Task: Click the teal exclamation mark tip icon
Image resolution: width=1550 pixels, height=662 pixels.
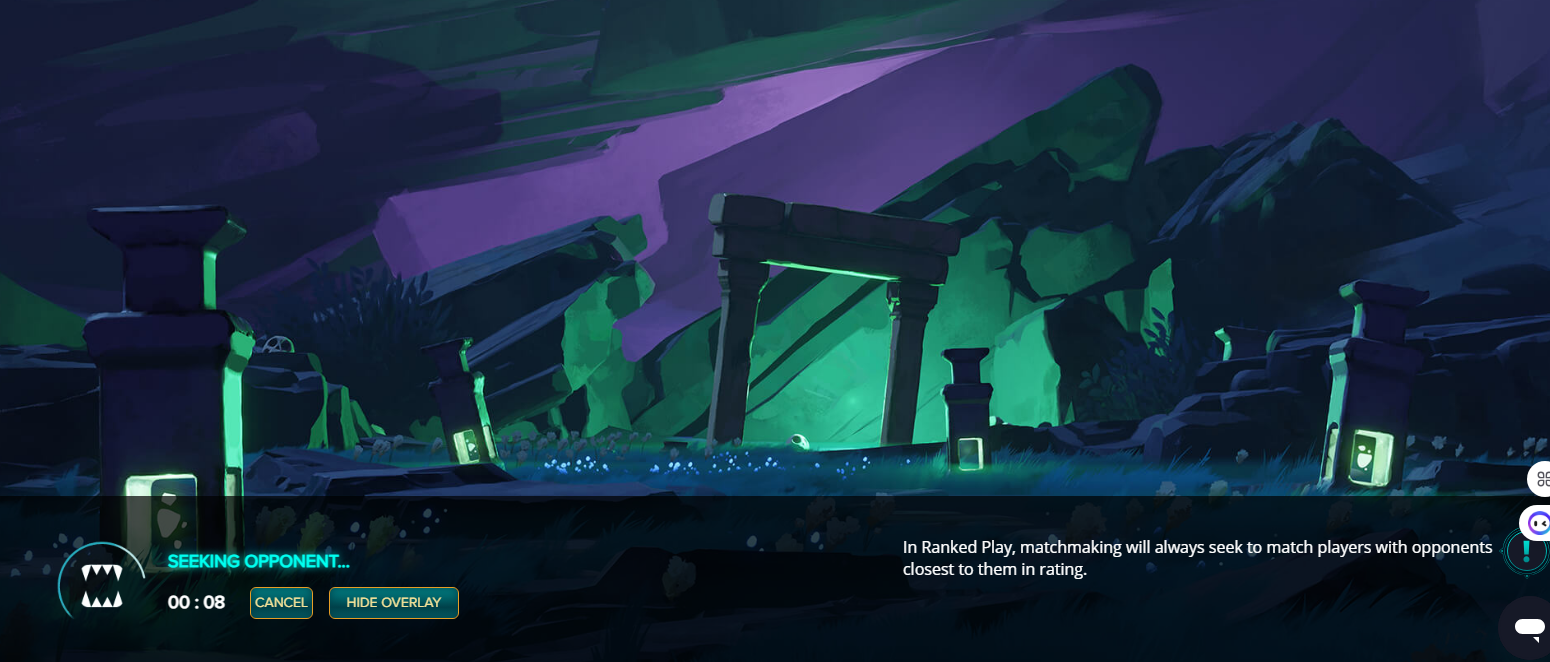Action: pyautogui.click(x=1526, y=551)
